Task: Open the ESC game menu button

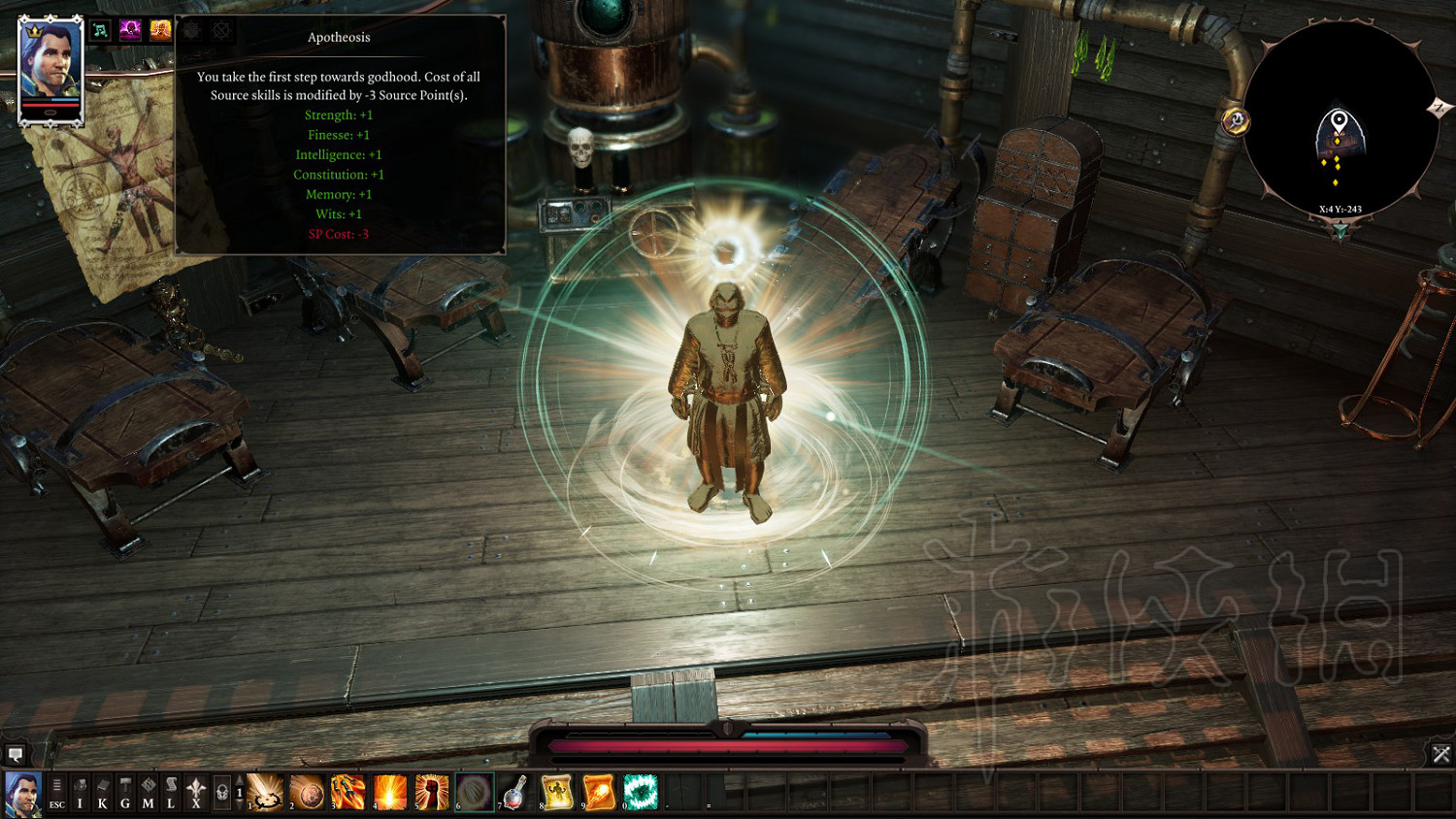Action: click(56, 793)
